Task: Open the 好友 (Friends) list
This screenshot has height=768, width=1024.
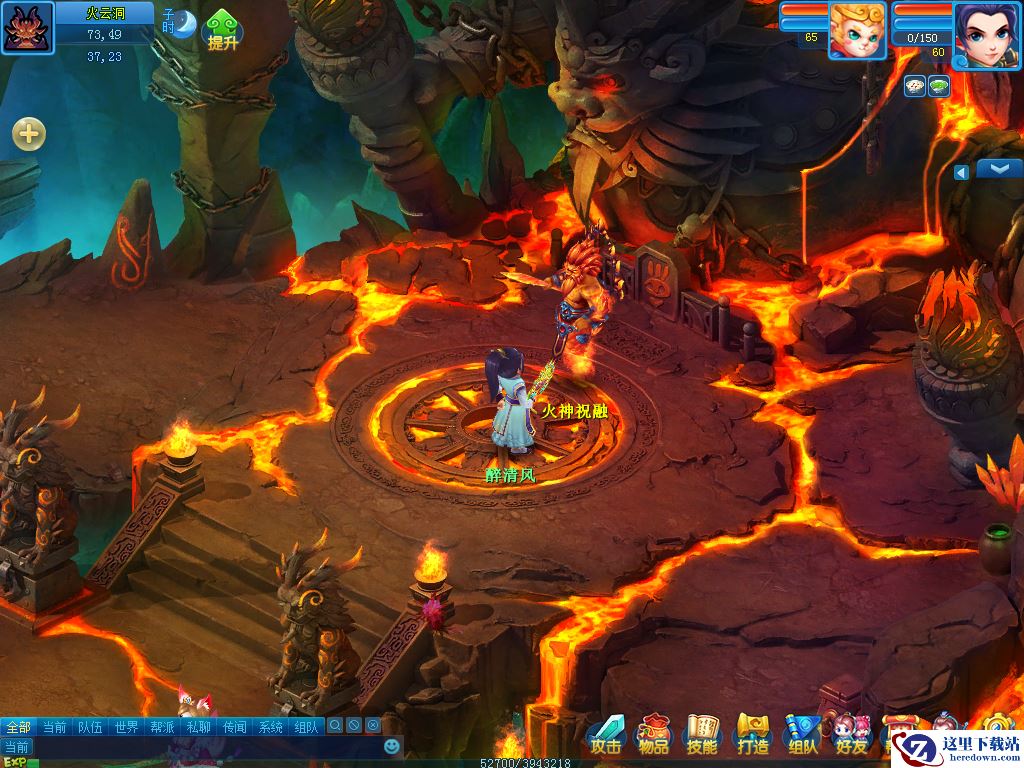Action: (x=851, y=734)
